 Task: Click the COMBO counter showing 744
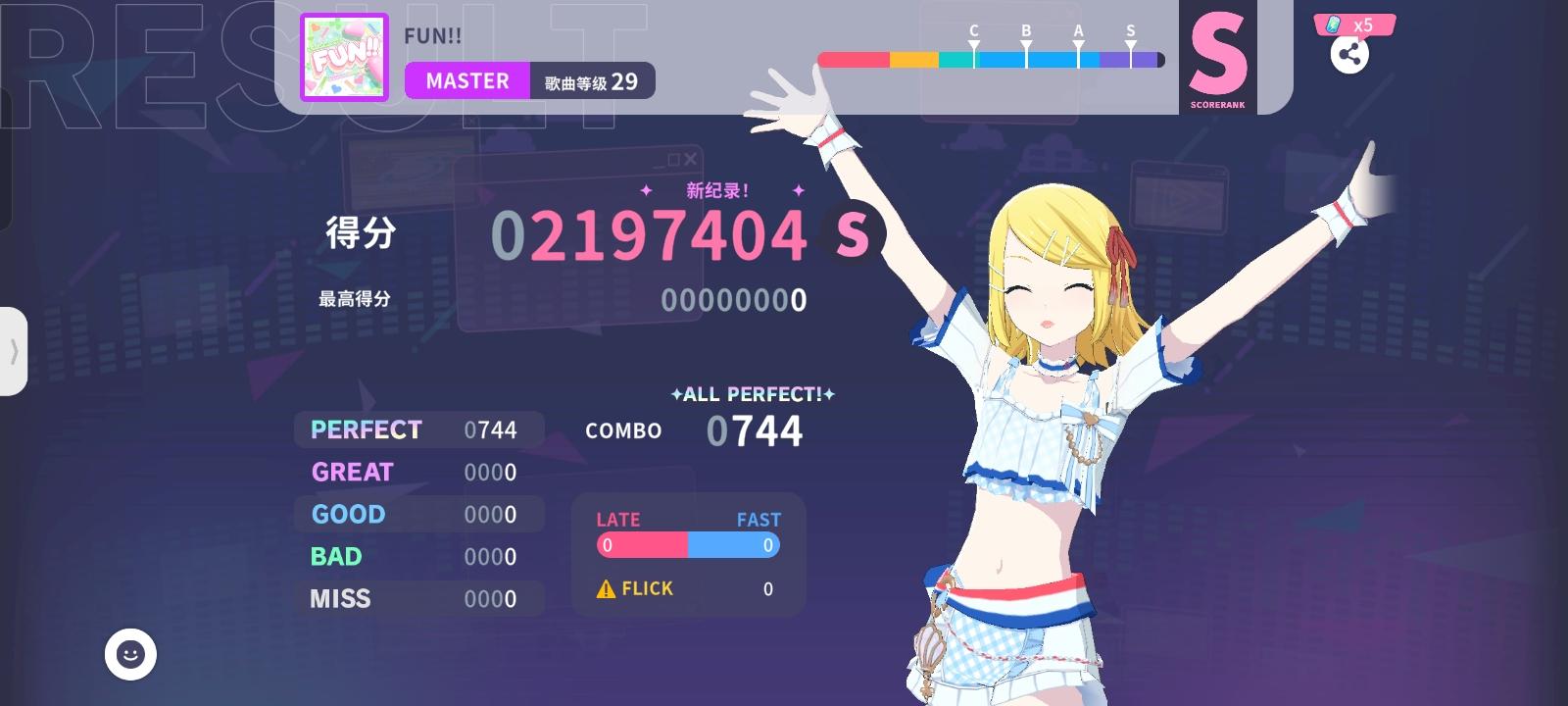755,429
